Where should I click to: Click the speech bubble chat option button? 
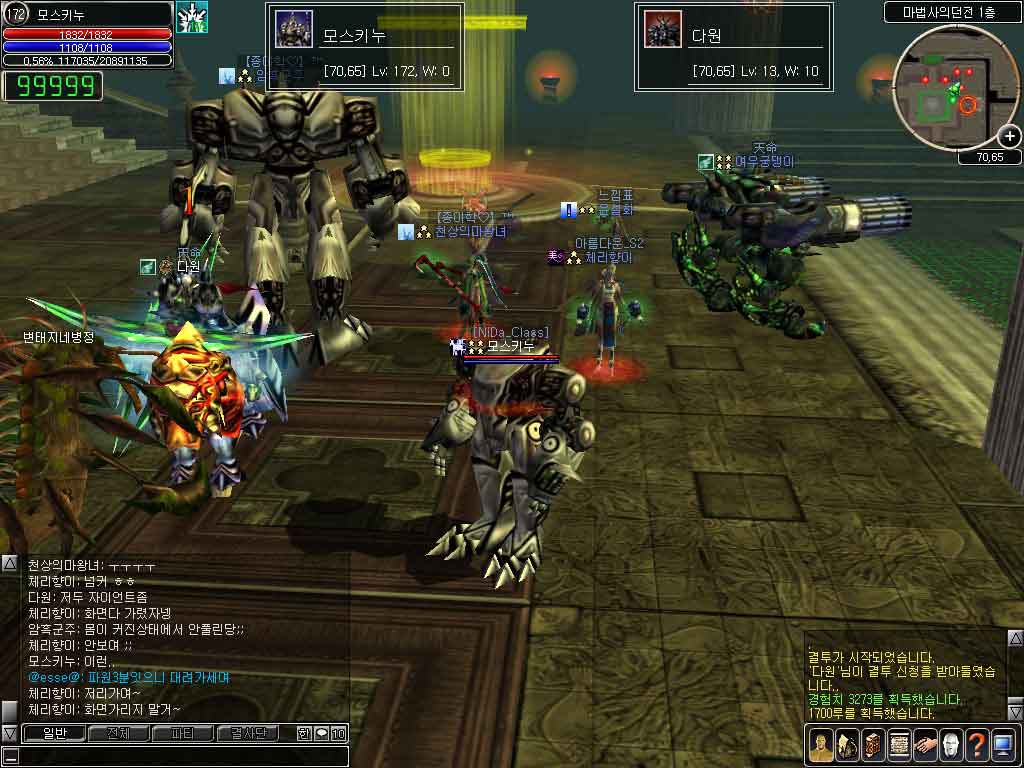pyautogui.click(x=322, y=733)
